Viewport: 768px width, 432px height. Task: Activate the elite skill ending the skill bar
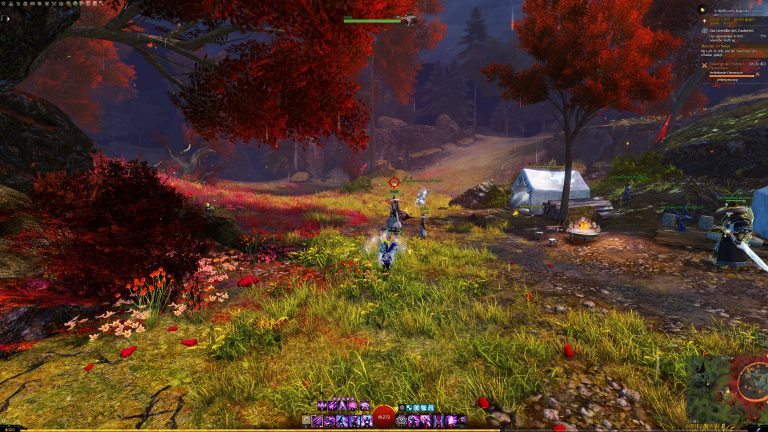point(463,421)
